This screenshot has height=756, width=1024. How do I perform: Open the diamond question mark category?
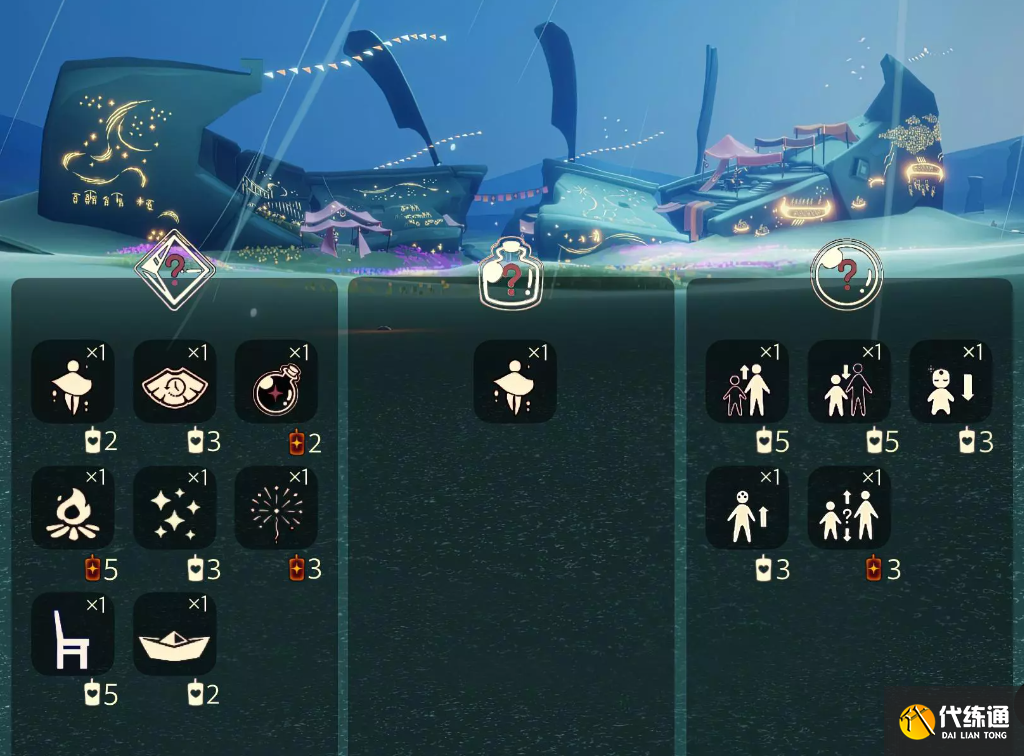click(x=175, y=268)
